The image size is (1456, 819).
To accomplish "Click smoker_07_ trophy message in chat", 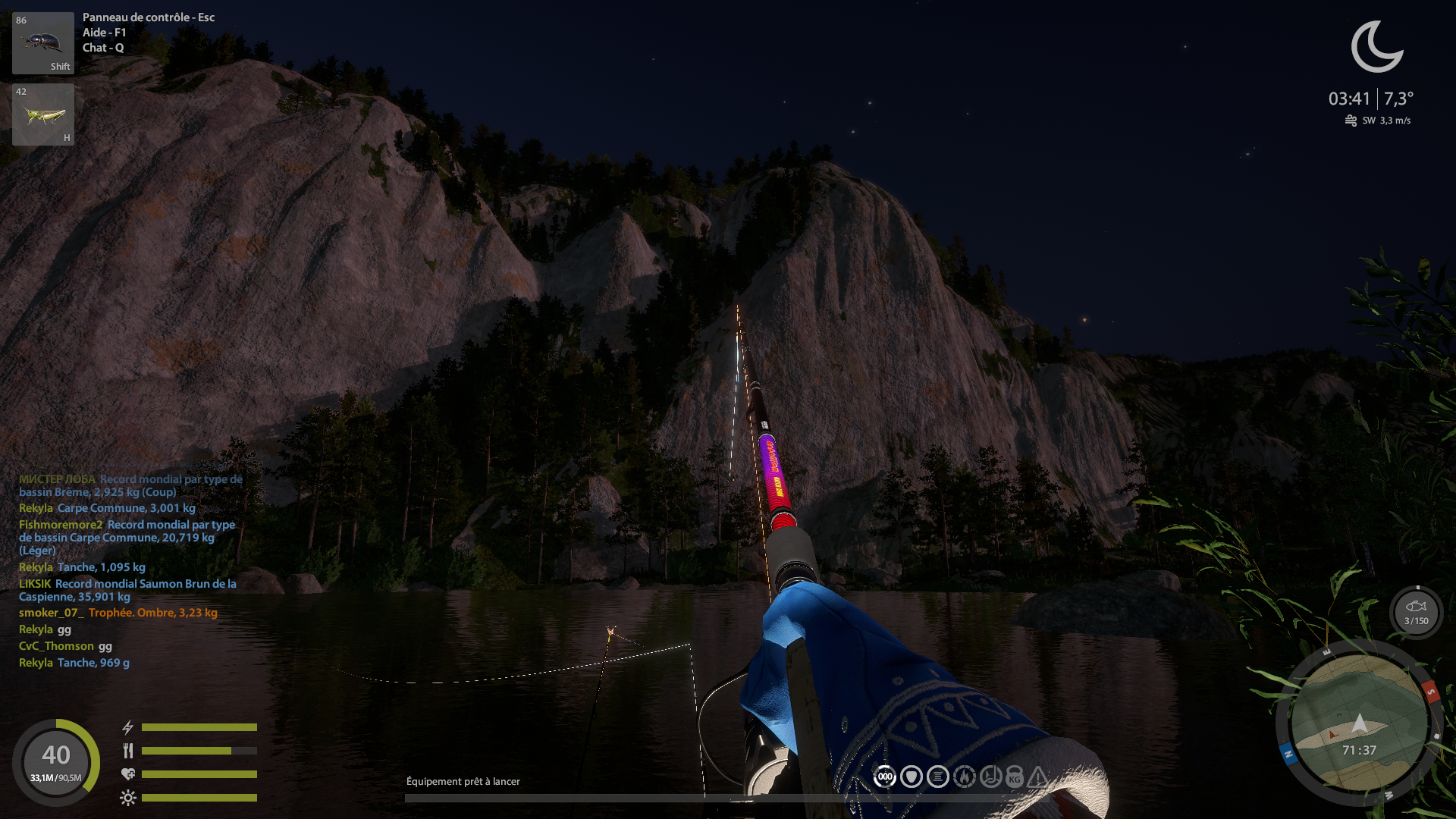I will tap(152, 613).
